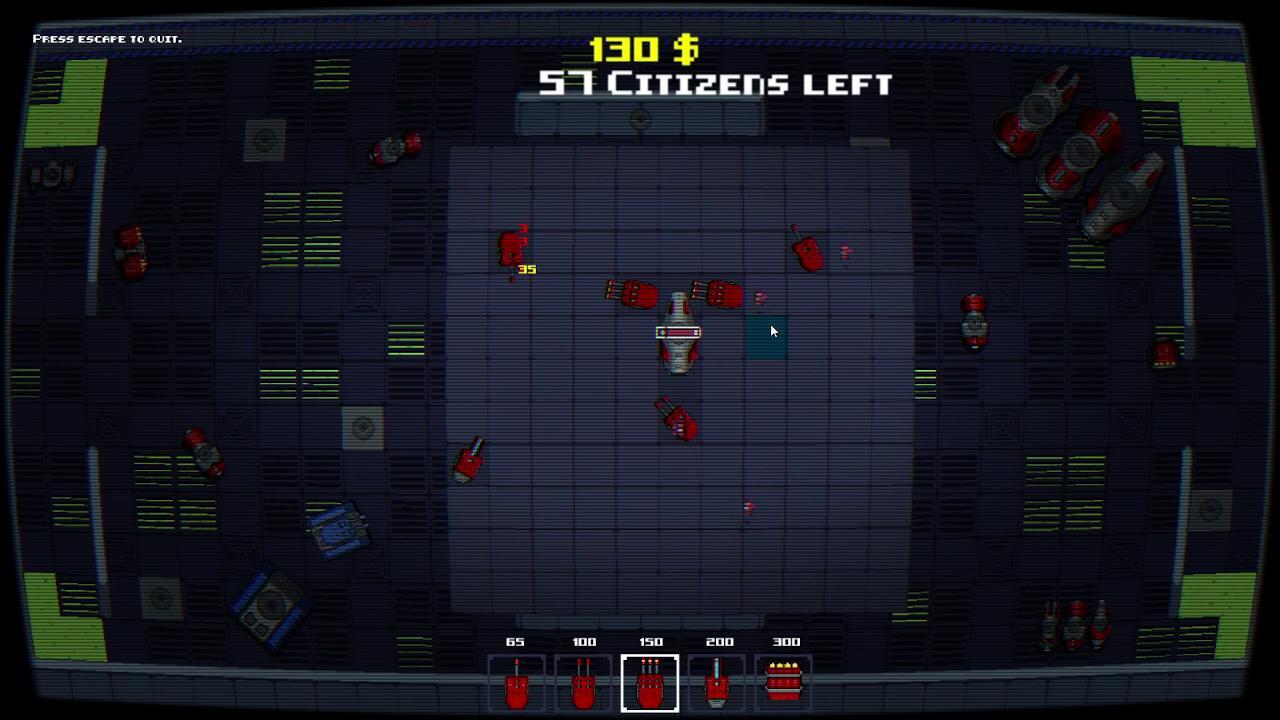The width and height of the screenshot is (1280, 720).
Task: Select the triple-gun turret left of the ship
Action: [633, 295]
